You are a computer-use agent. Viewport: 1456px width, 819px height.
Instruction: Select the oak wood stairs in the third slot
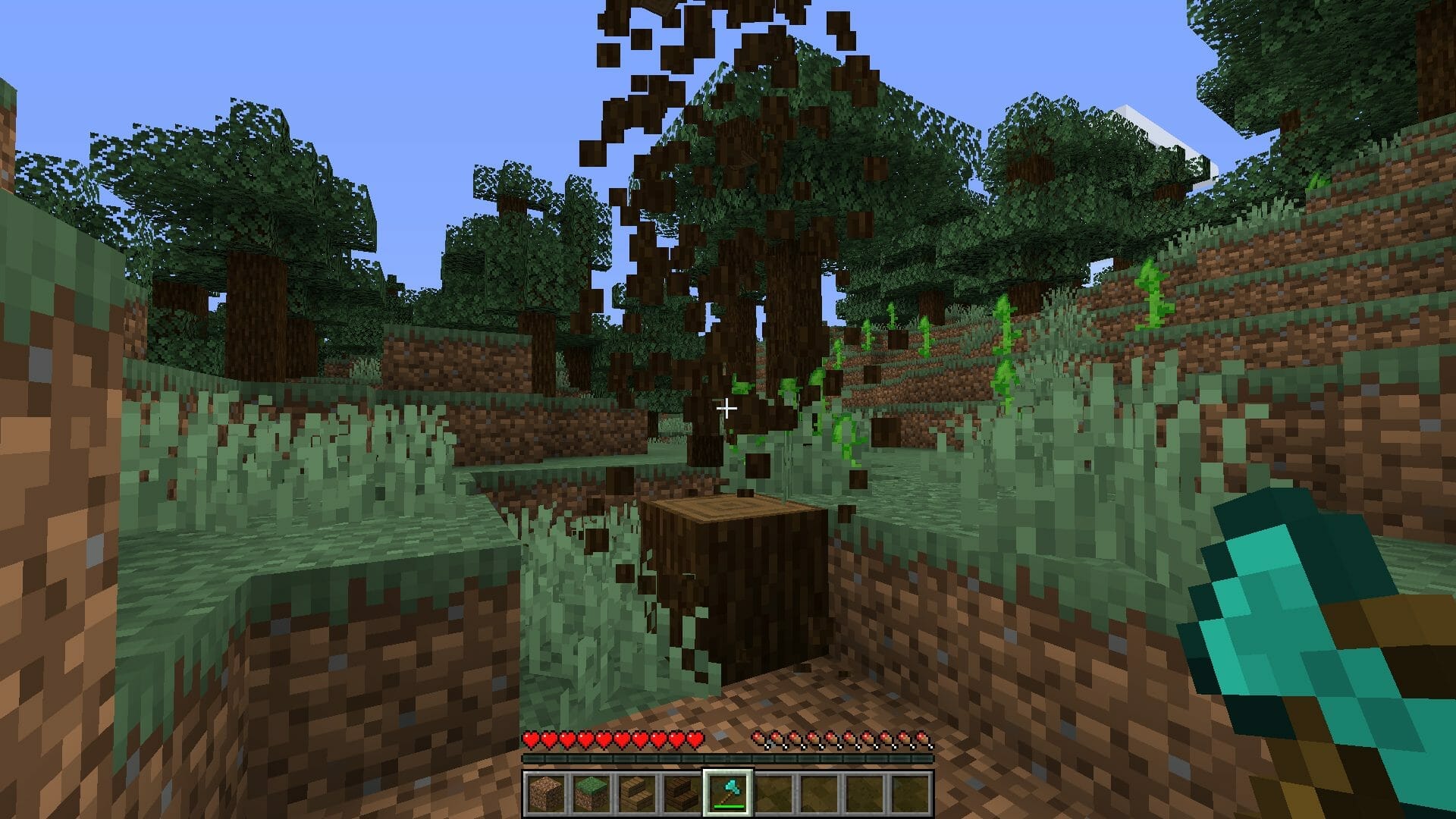click(635, 791)
